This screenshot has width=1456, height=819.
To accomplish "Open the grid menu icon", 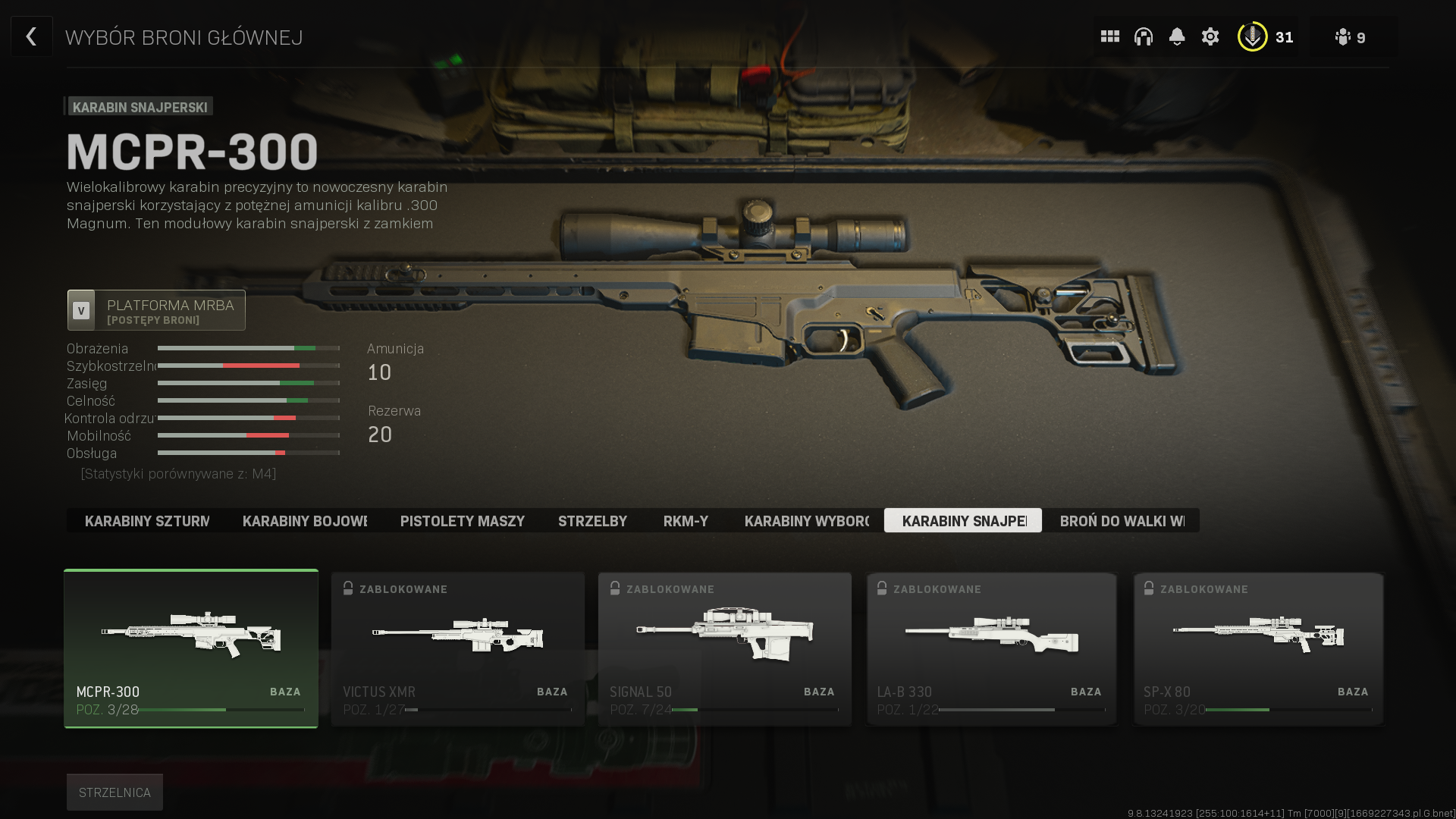I will (x=1109, y=36).
